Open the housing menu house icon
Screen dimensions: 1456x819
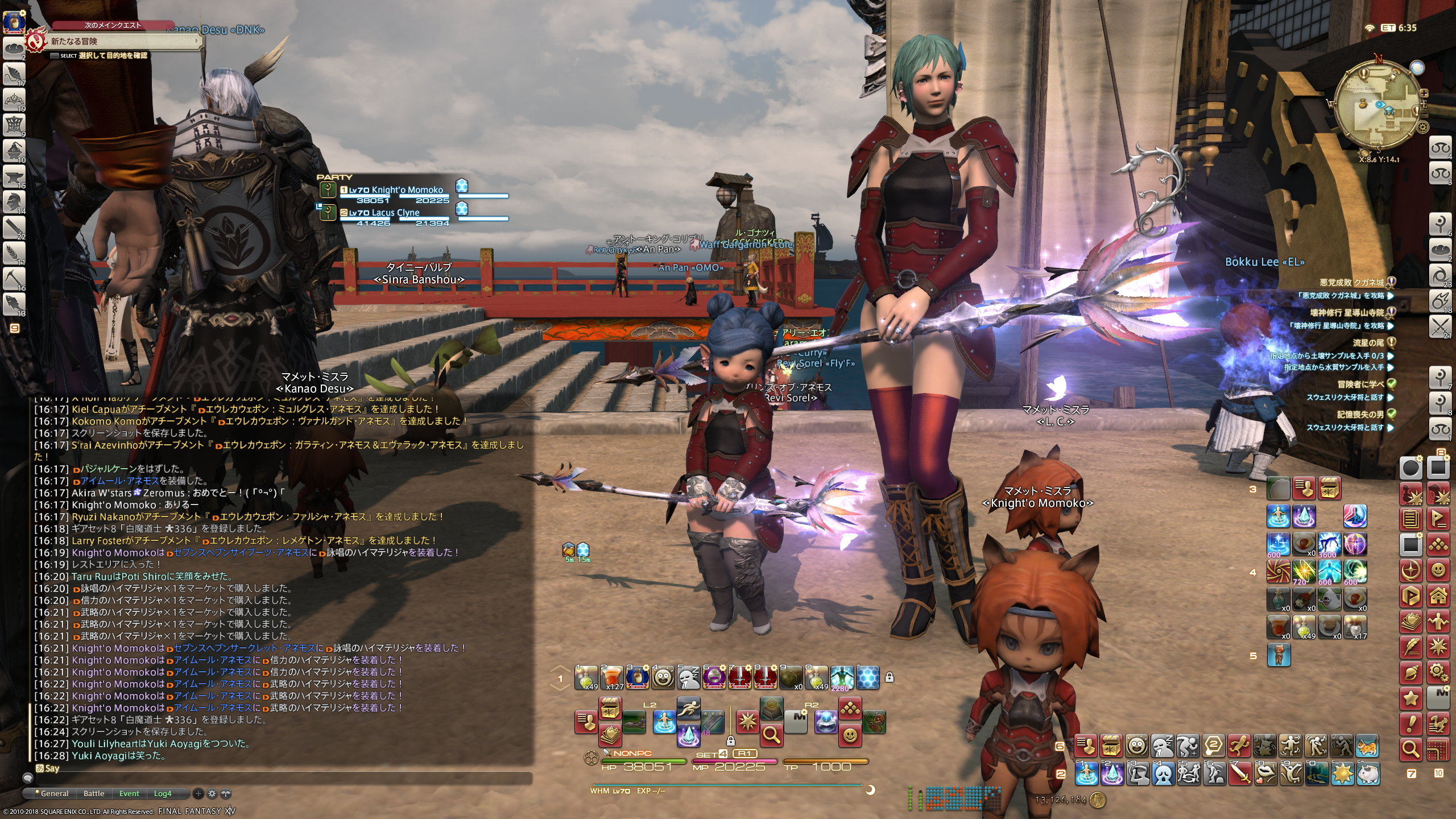pyautogui.click(x=1438, y=596)
